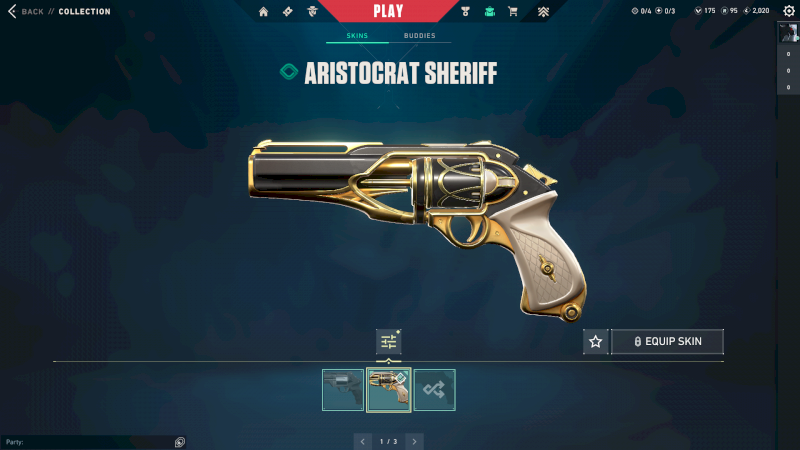Image resolution: width=800 pixels, height=450 pixels.
Task: Click the player avatar in social sidebar
Action: [788, 33]
